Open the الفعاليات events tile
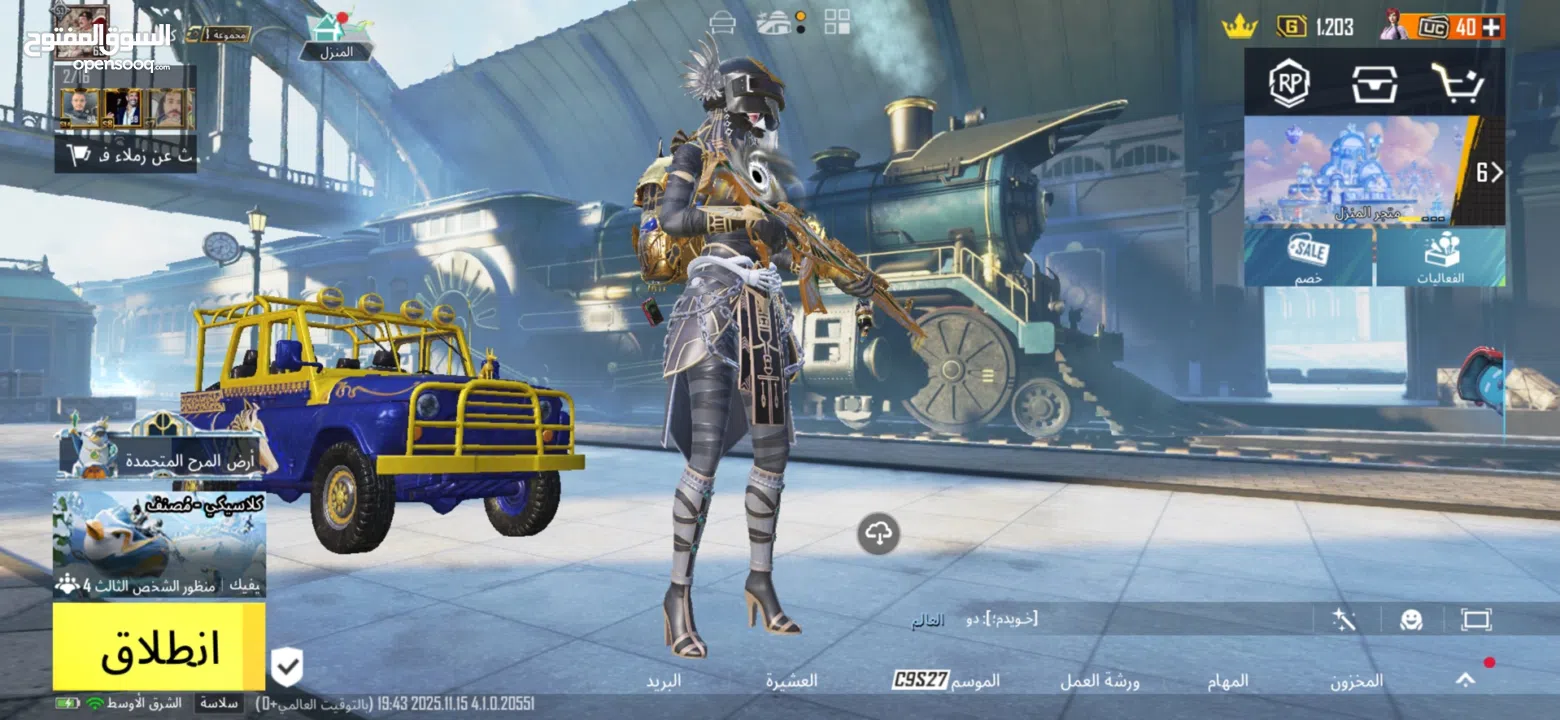Viewport: 1560px width, 720px height. click(x=1440, y=257)
